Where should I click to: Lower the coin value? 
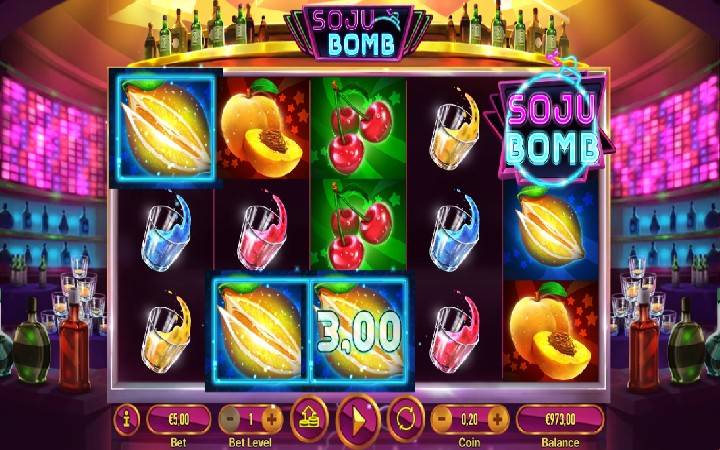click(x=441, y=418)
